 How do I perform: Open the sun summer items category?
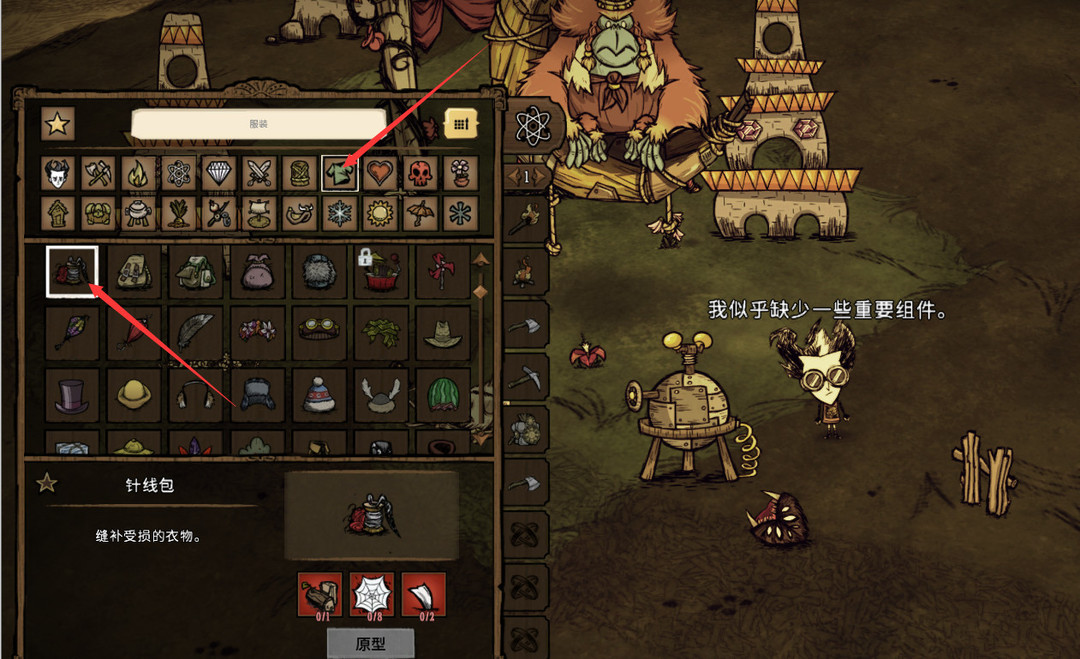coord(380,213)
